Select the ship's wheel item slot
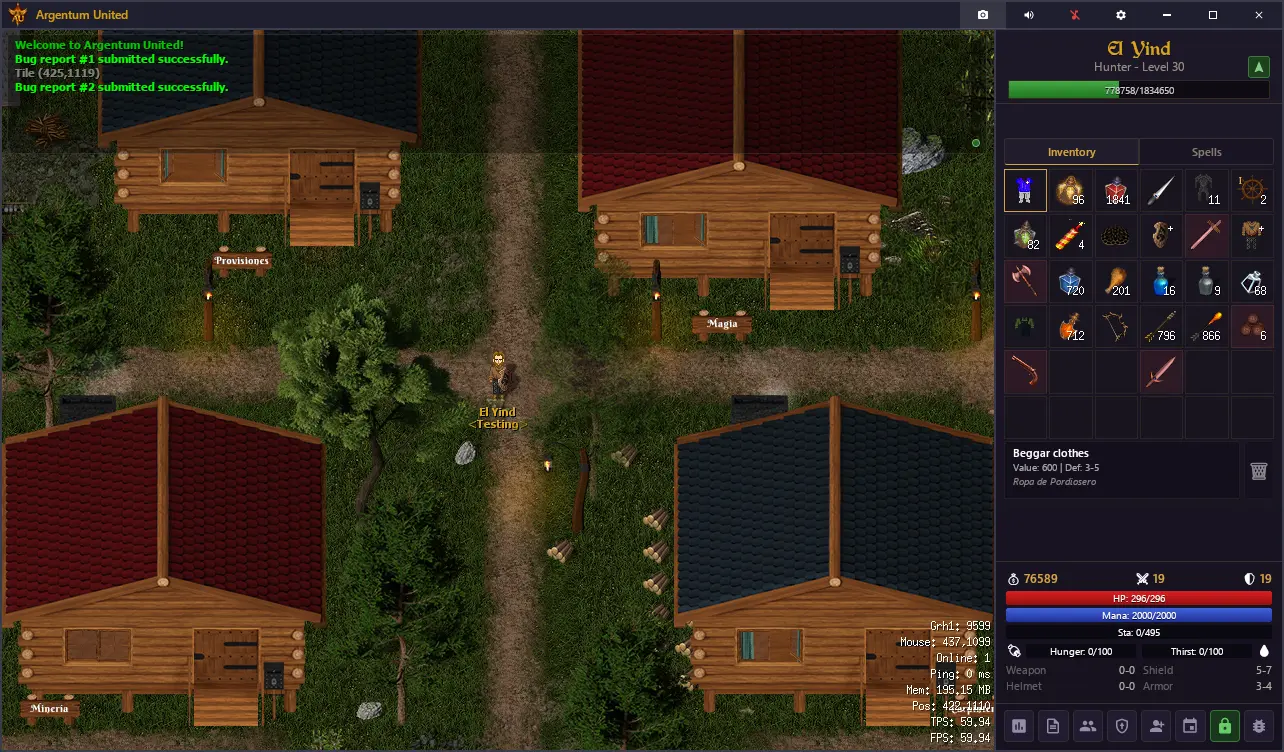1284x752 pixels. pos(1255,190)
